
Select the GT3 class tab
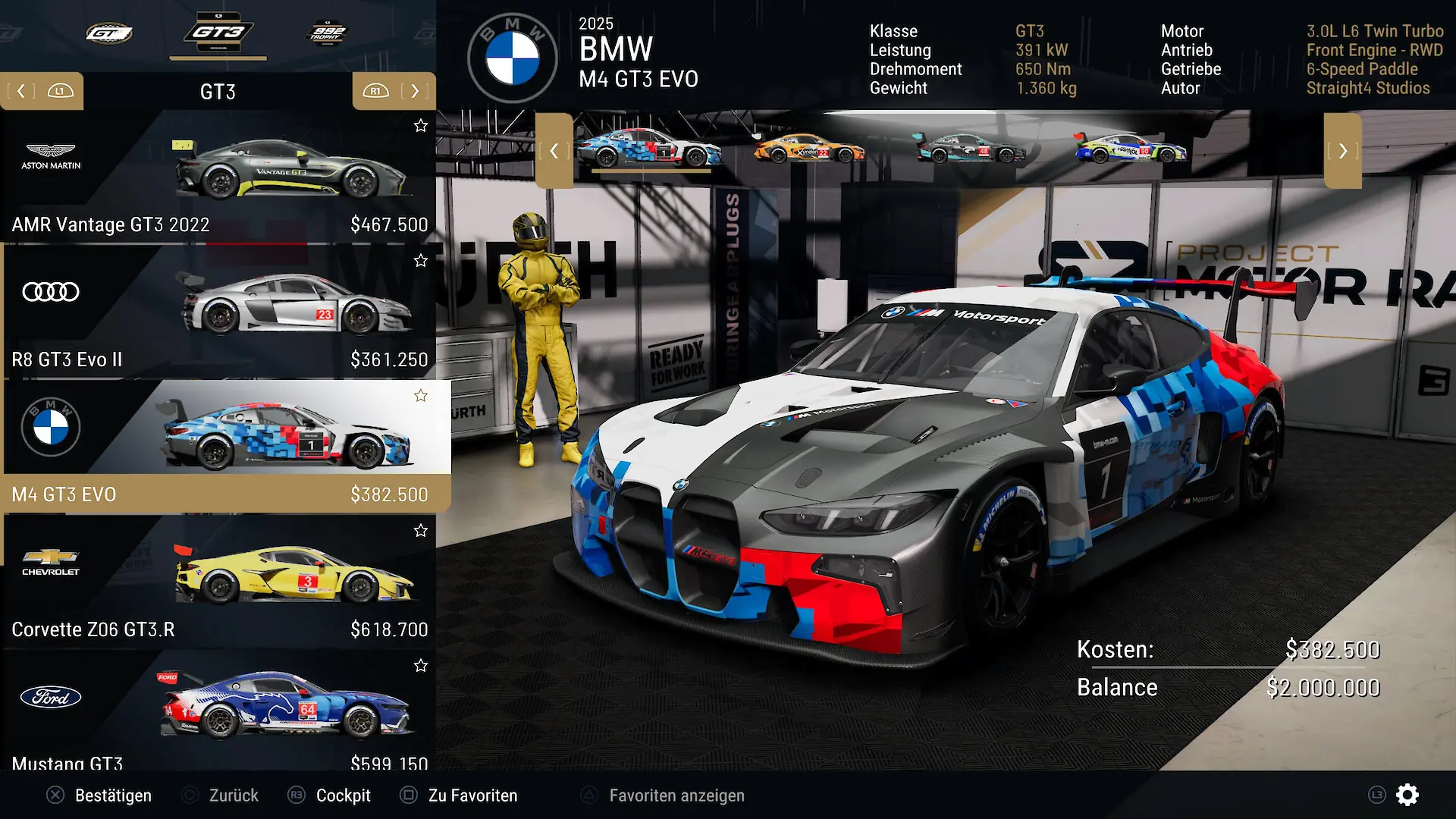click(218, 33)
